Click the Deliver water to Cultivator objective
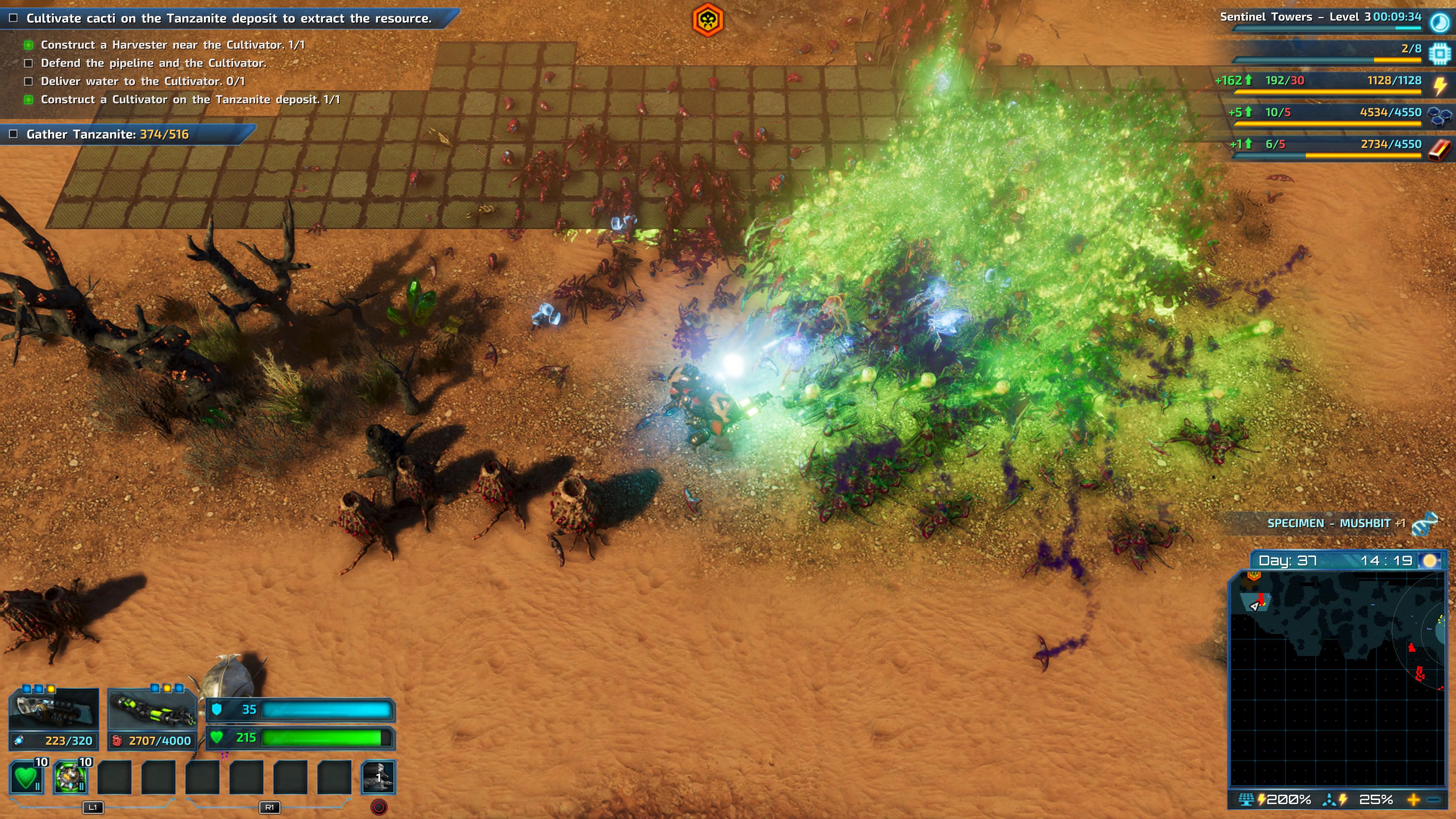The width and height of the screenshot is (1456, 819). pos(143,82)
